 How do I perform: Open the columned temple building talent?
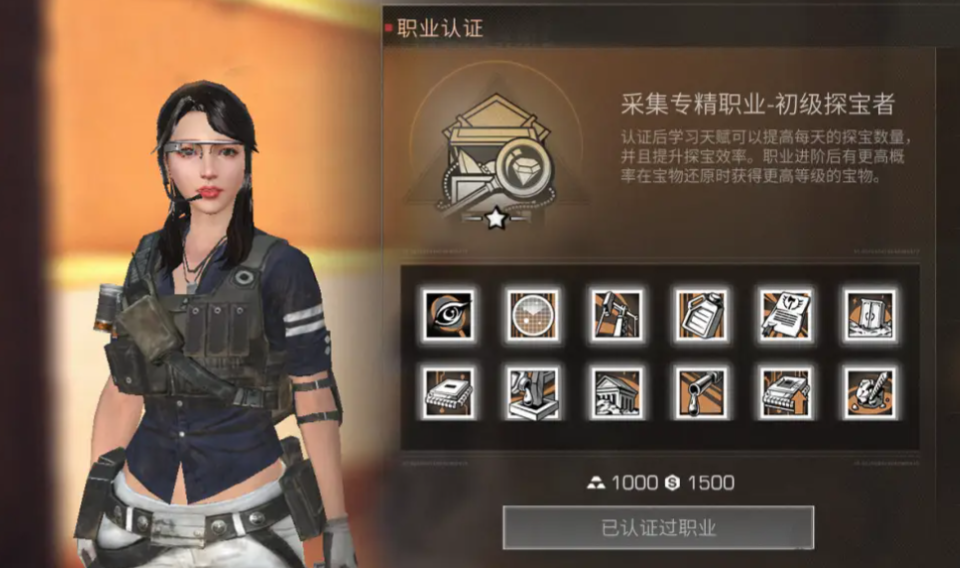click(x=616, y=390)
